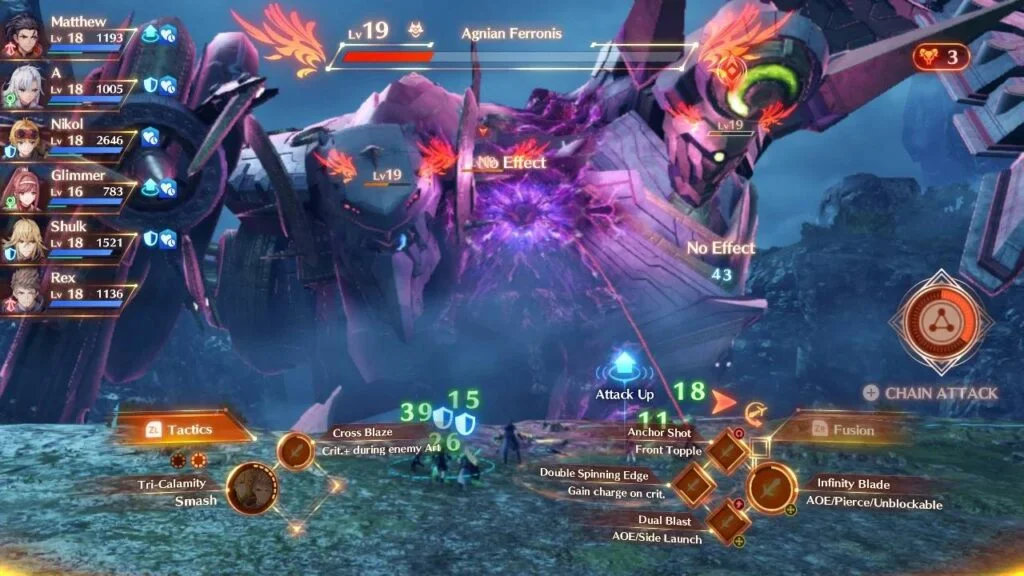
Task: Activate the Tri-Calamity Smash art
Action: coord(251,490)
